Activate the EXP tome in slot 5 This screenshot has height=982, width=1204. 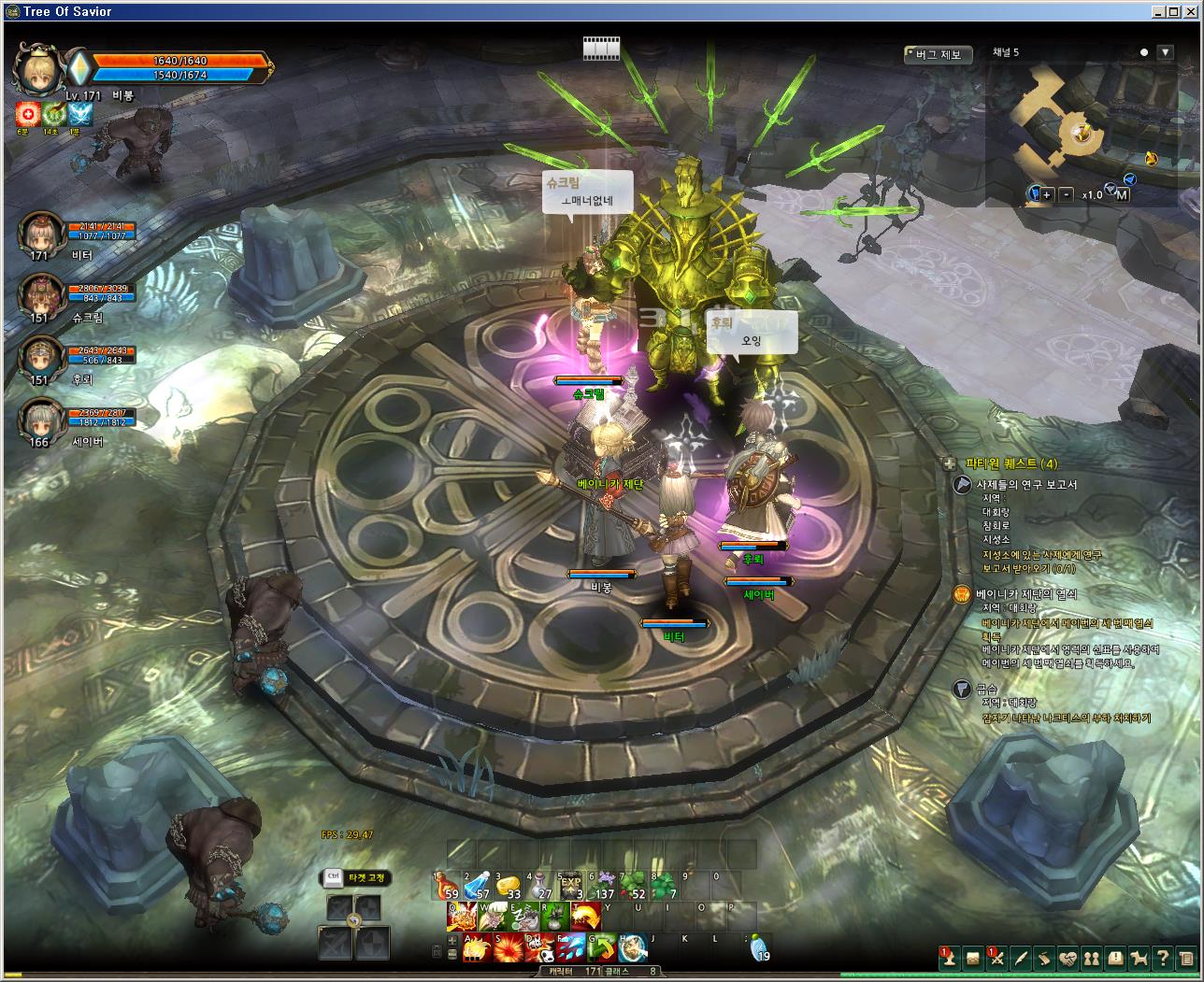pyautogui.click(x=570, y=888)
